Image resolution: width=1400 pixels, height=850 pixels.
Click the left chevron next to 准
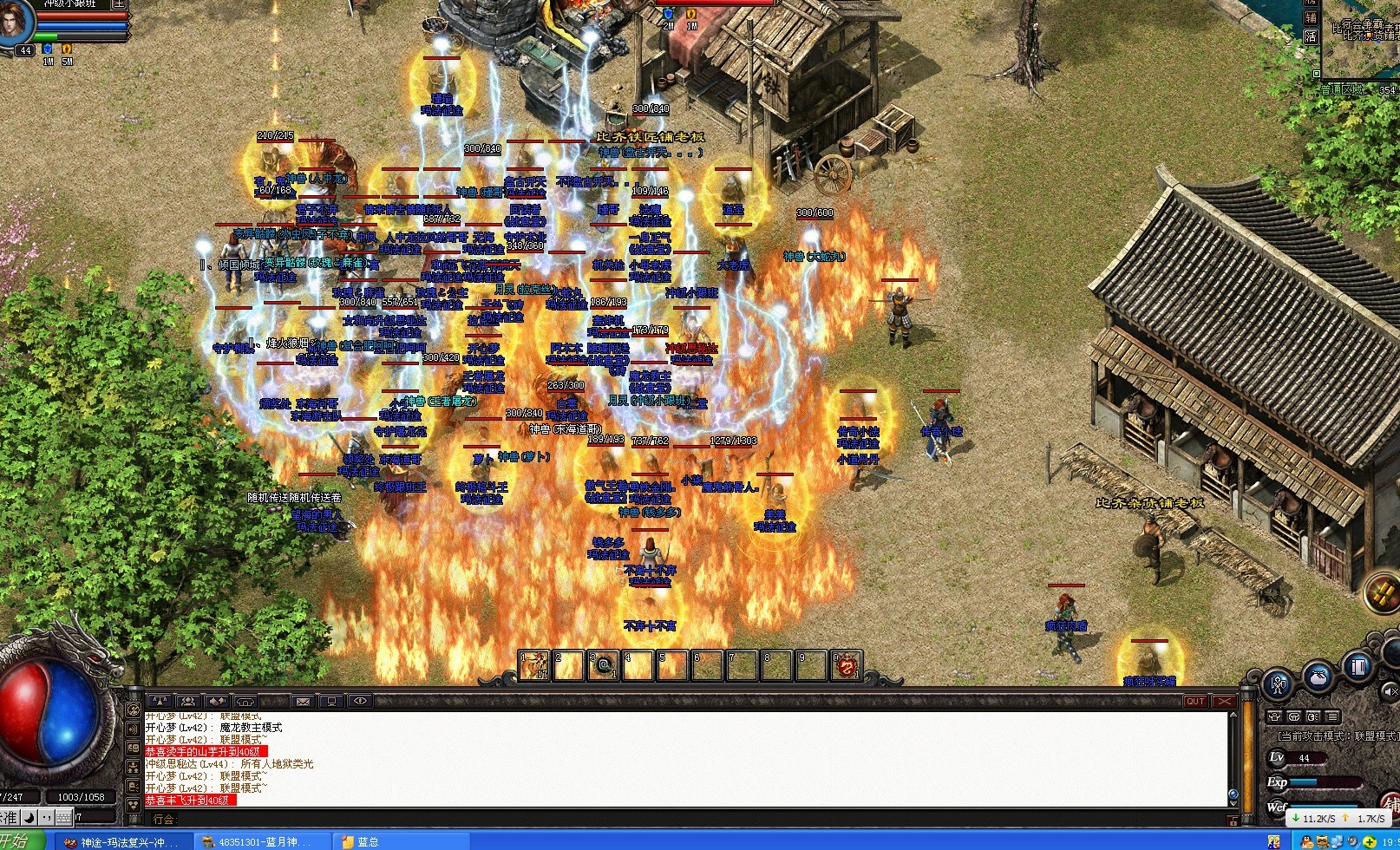coord(4,818)
